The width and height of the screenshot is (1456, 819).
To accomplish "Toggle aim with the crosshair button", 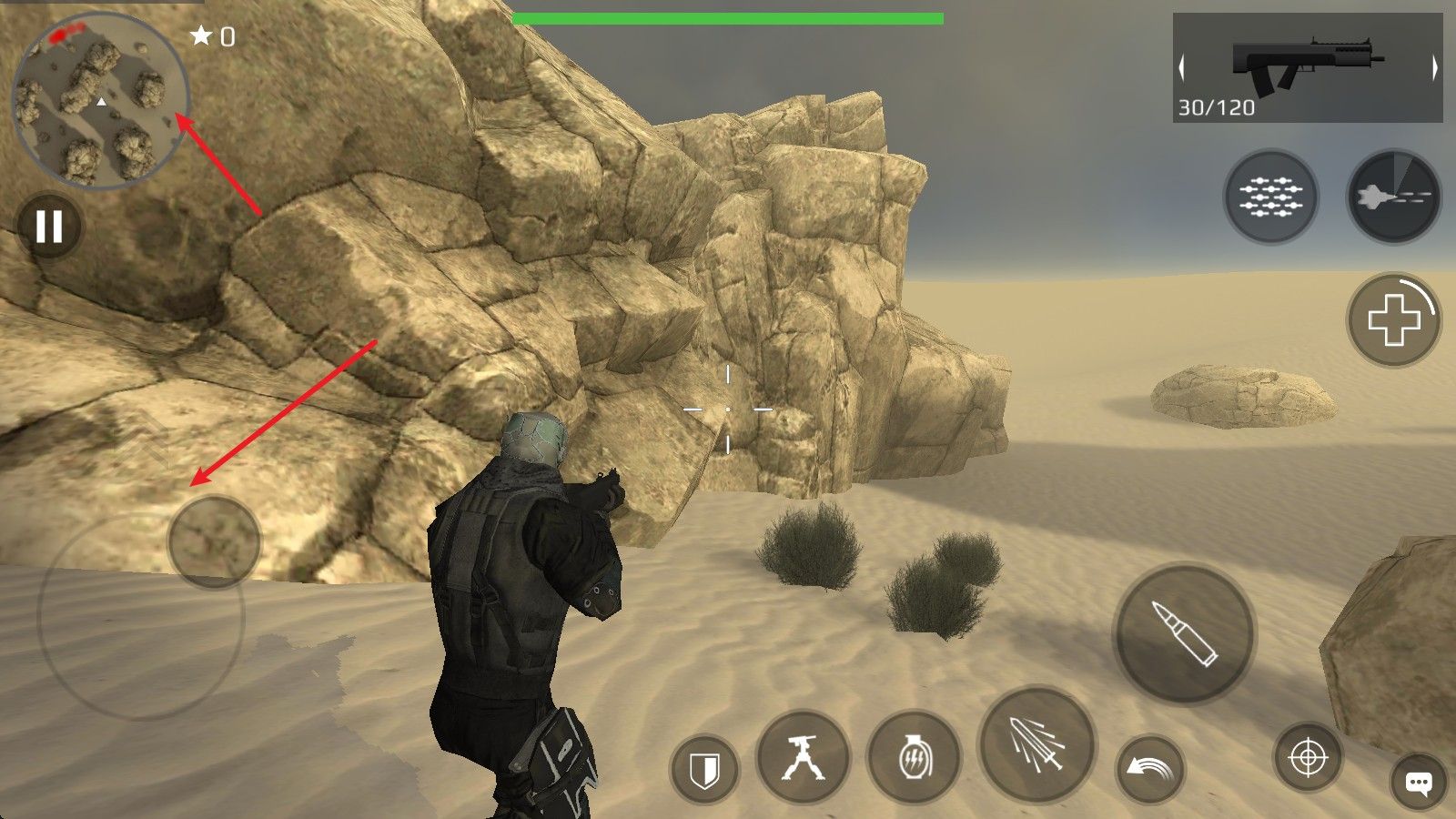I will coord(1309,757).
